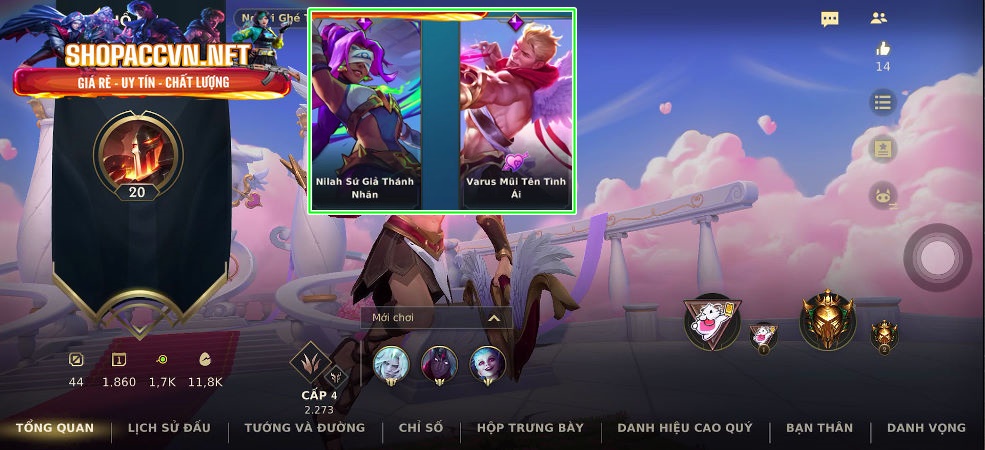985x450 pixels.
Task: Collapse the Mới chơi dropdown
Action: point(493,317)
